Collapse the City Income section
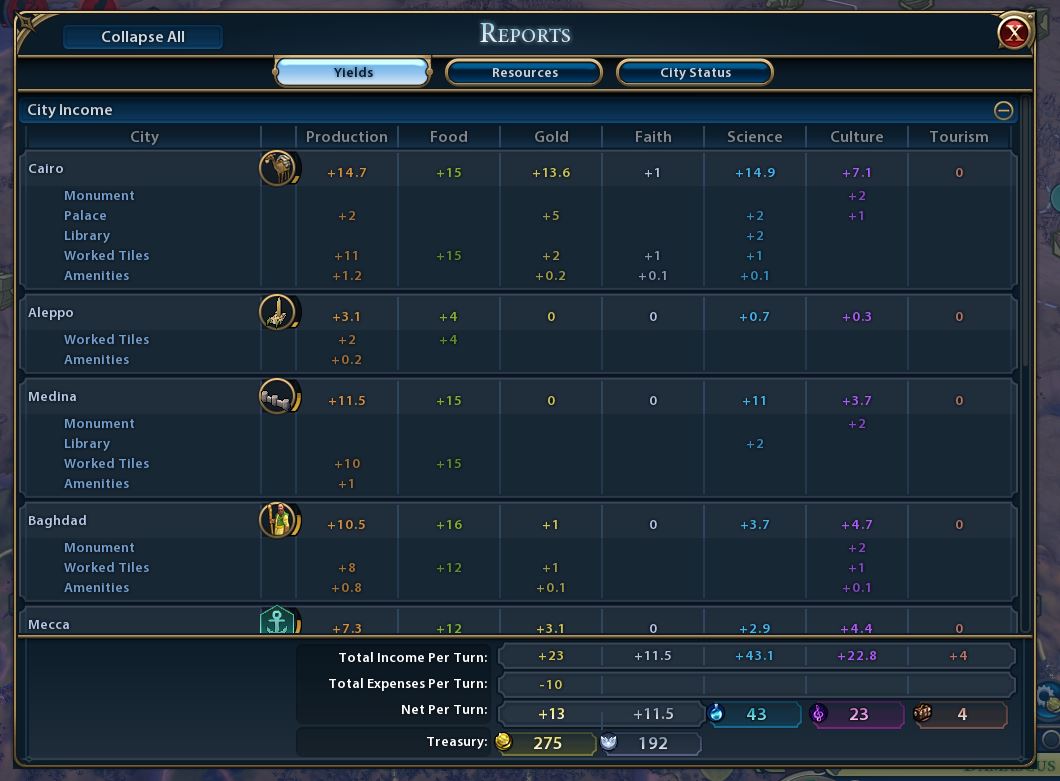1060x781 pixels. pos(1003,110)
